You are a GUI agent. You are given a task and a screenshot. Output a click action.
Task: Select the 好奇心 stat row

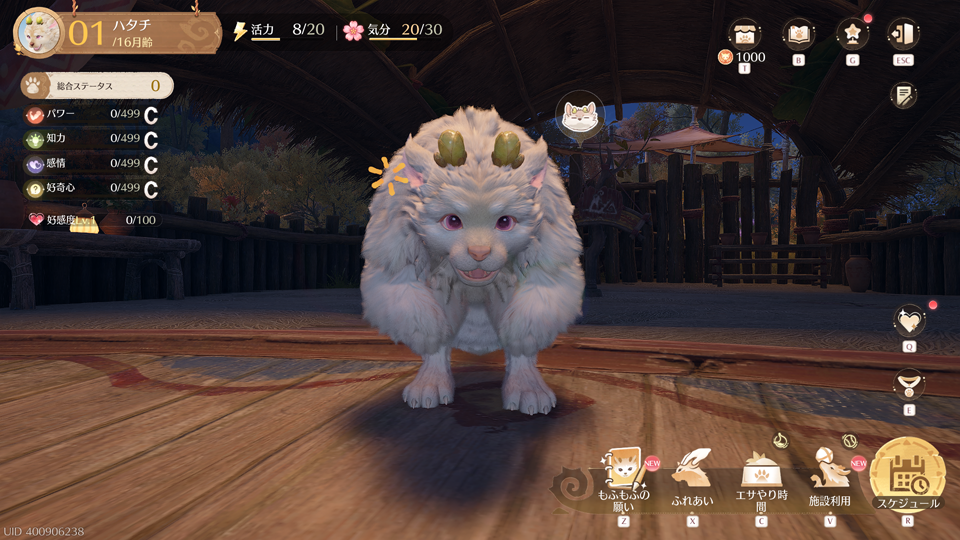pyautogui.click(x=92, y=188)
